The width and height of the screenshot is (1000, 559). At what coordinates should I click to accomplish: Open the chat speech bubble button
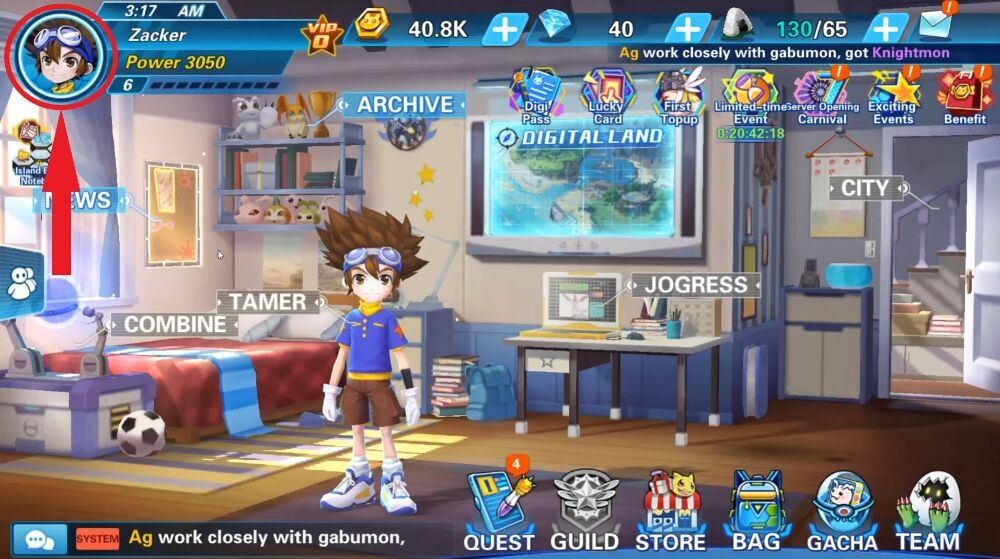[x=40, y=539]
